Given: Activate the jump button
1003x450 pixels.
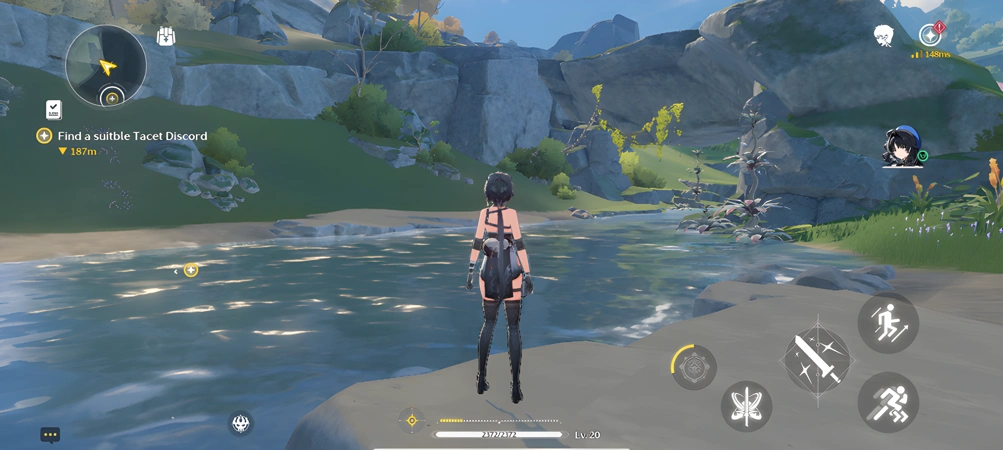Looking at the screenshot, I should [887, 324].
